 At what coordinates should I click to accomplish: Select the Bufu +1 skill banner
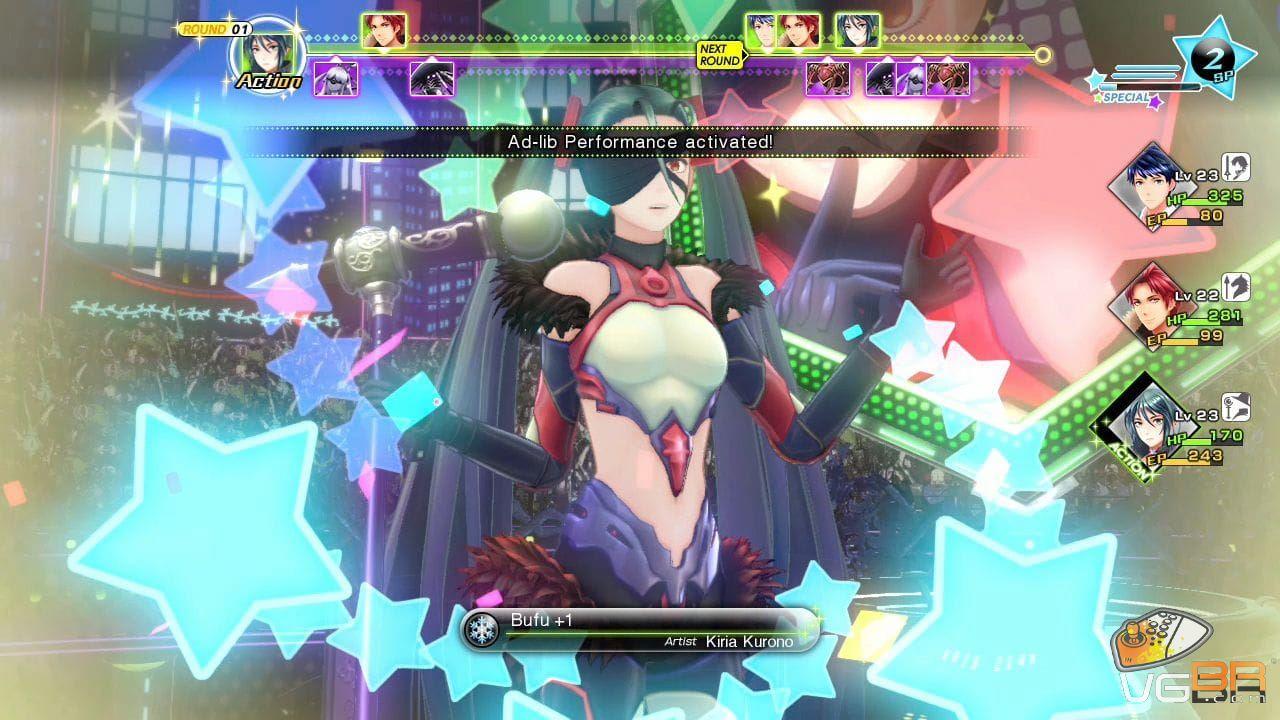pyautogui.click(x=640, y=630)
